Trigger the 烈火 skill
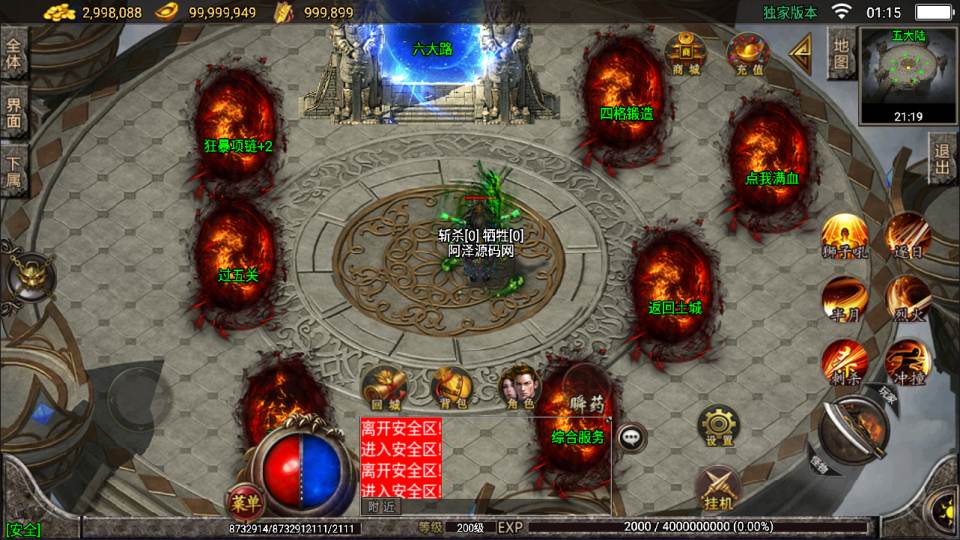Screen dimensions: 960x540 click(908, 298)
